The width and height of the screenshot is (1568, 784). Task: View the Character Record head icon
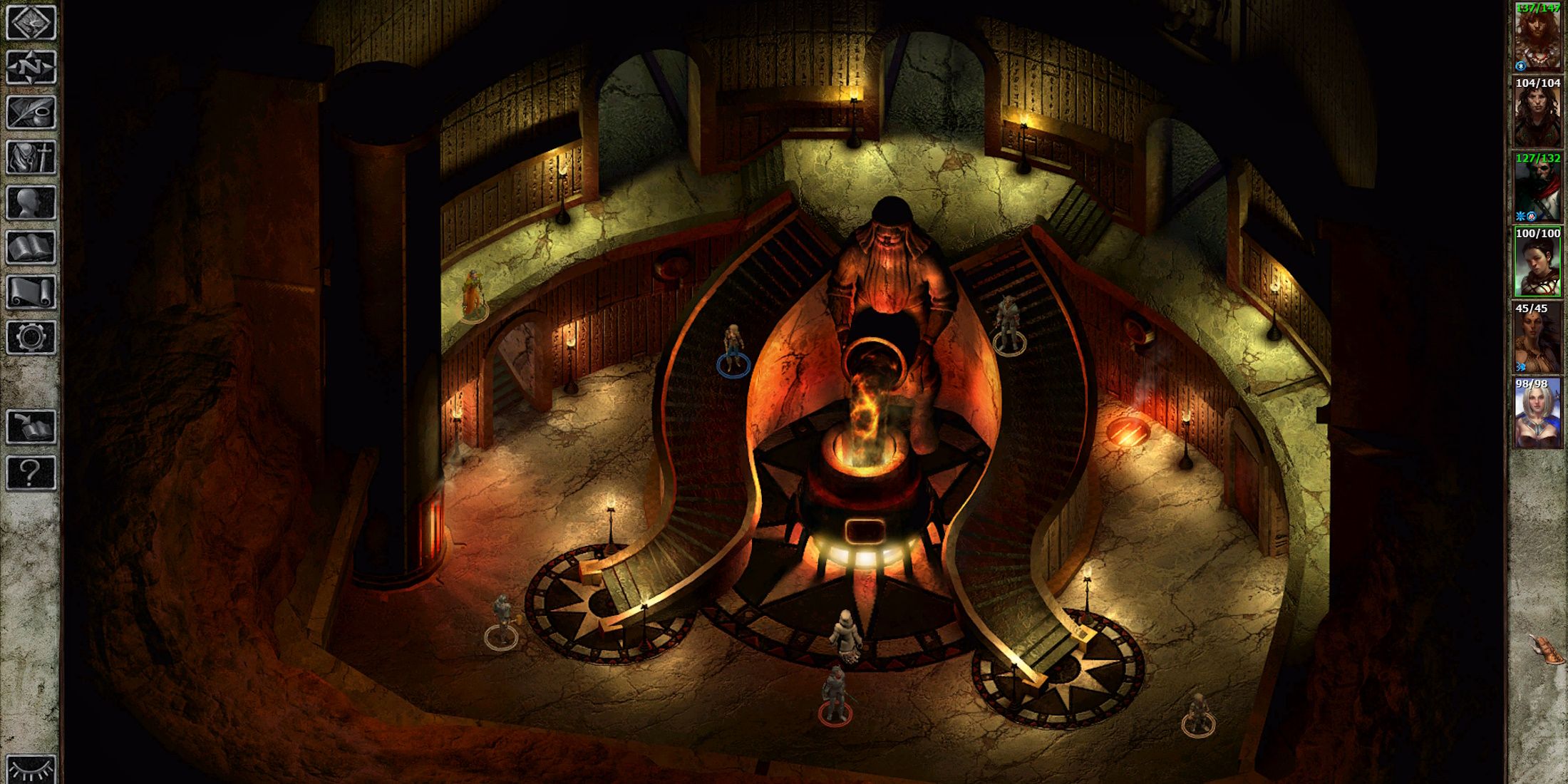[30, 200]
